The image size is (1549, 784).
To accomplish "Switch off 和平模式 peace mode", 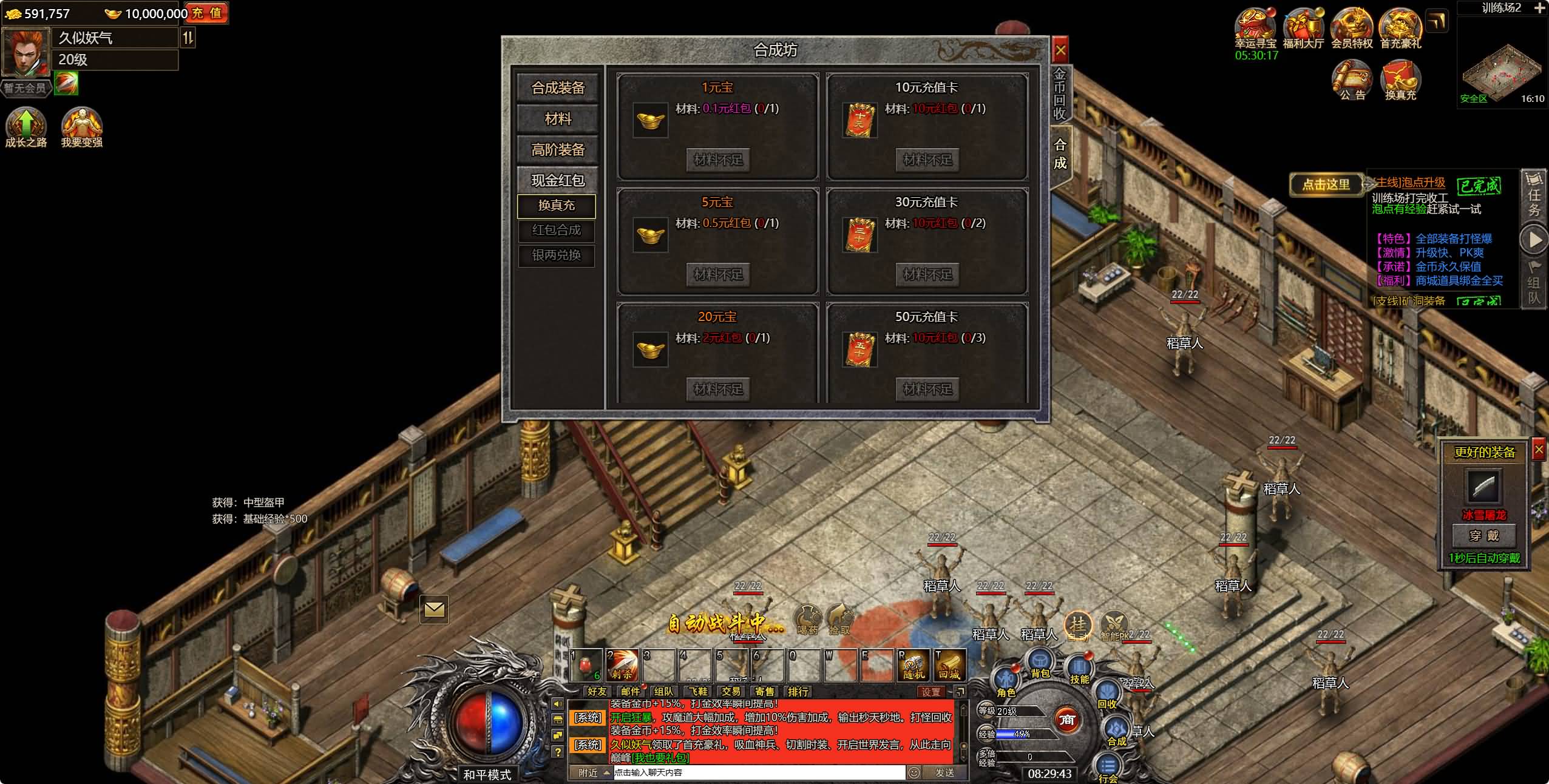I will [x=489, y=774].
